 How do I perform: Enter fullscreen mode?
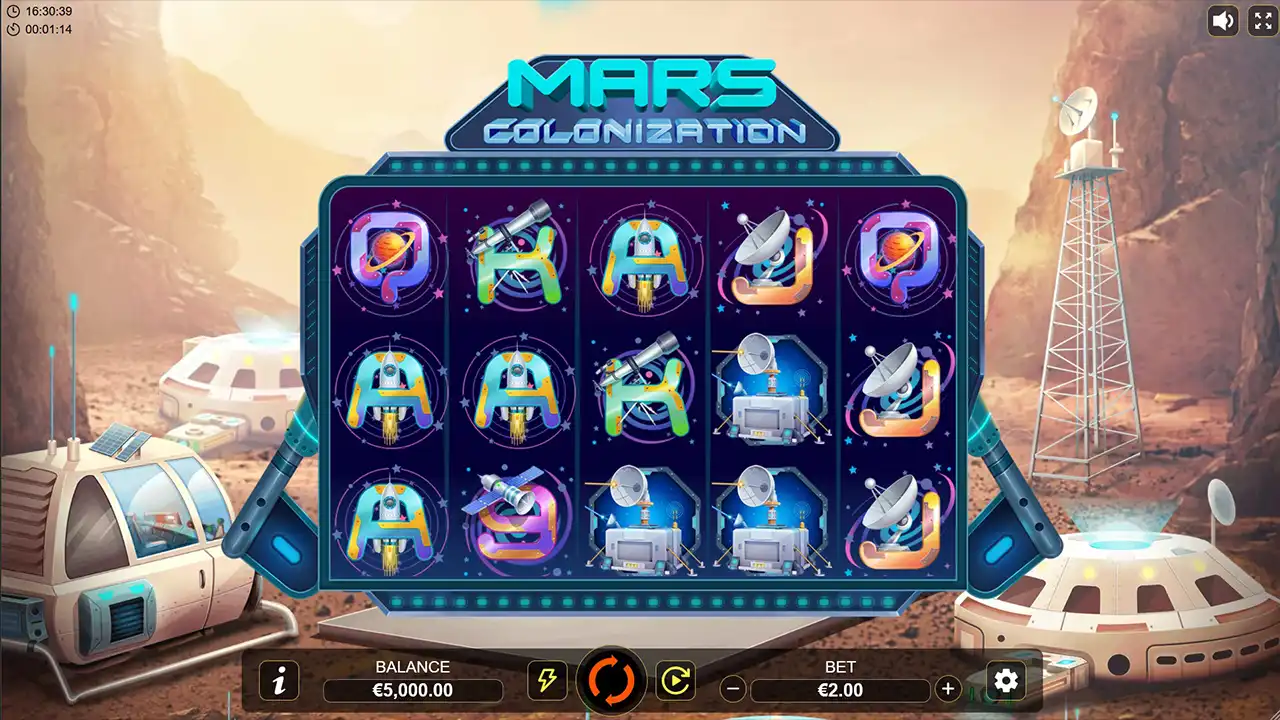1263,20
